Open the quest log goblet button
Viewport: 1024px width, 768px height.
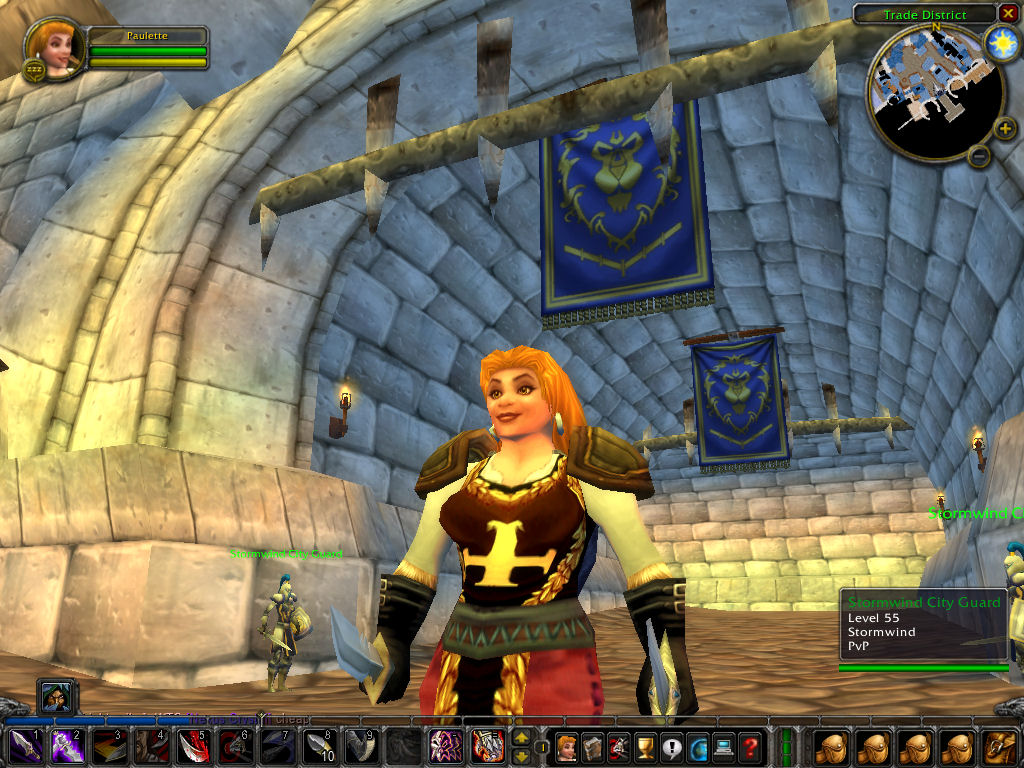pyautogui.click(x=645, y=747)
